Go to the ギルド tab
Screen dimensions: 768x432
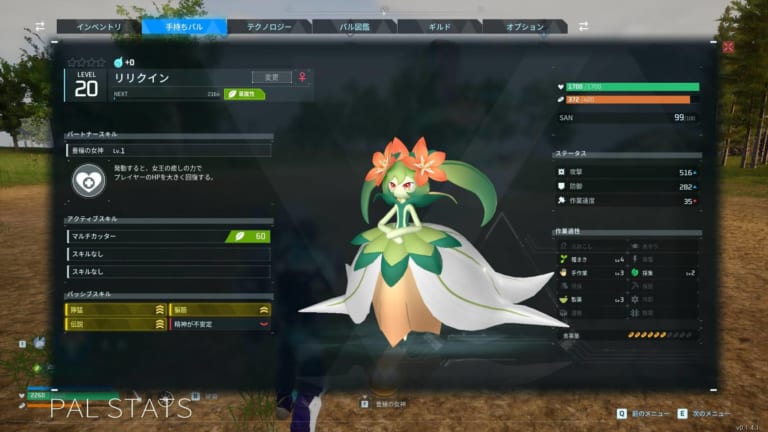(x=440, y=27)
